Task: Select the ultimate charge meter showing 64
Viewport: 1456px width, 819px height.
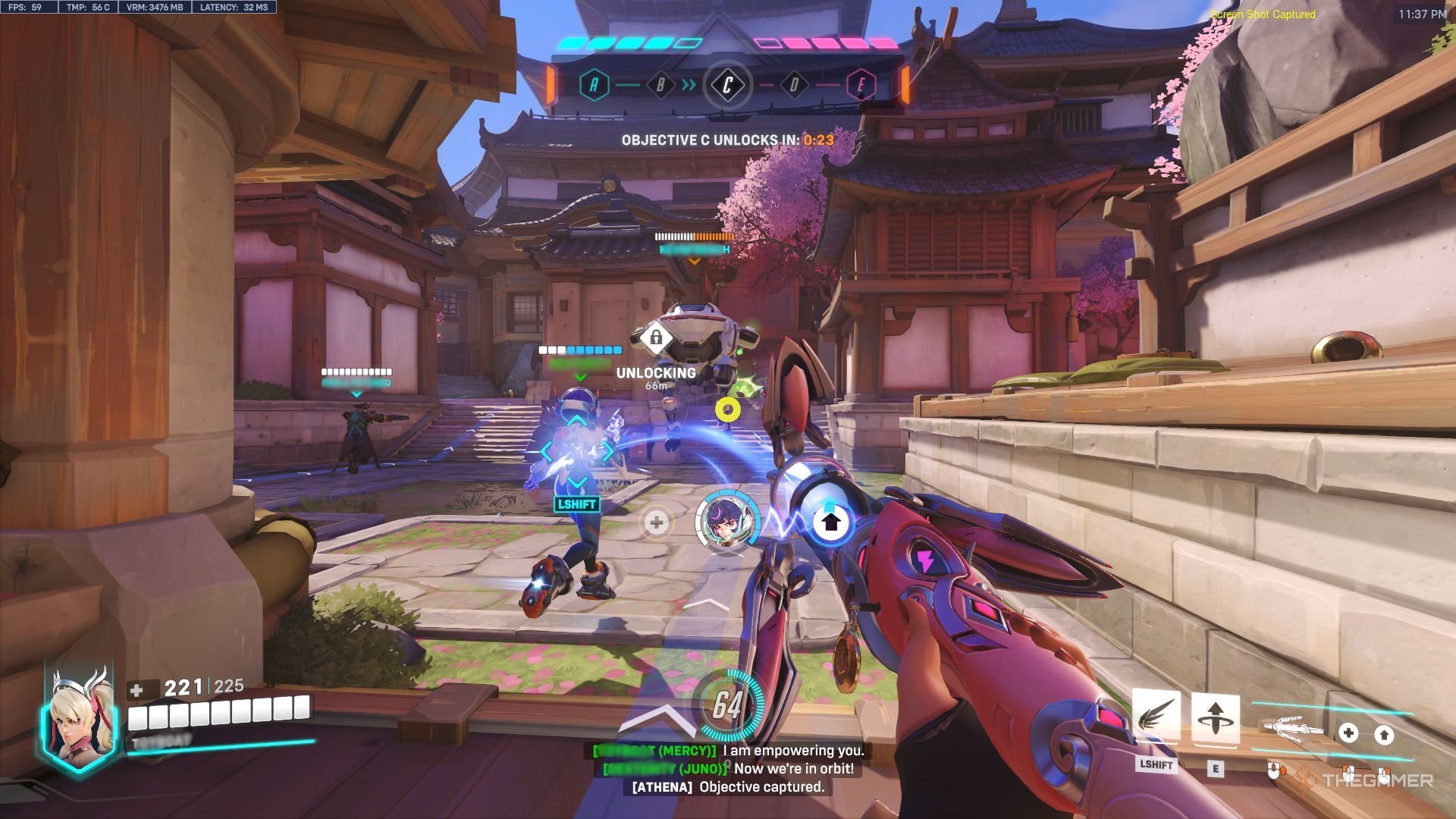Action: [x=726, y=704]
